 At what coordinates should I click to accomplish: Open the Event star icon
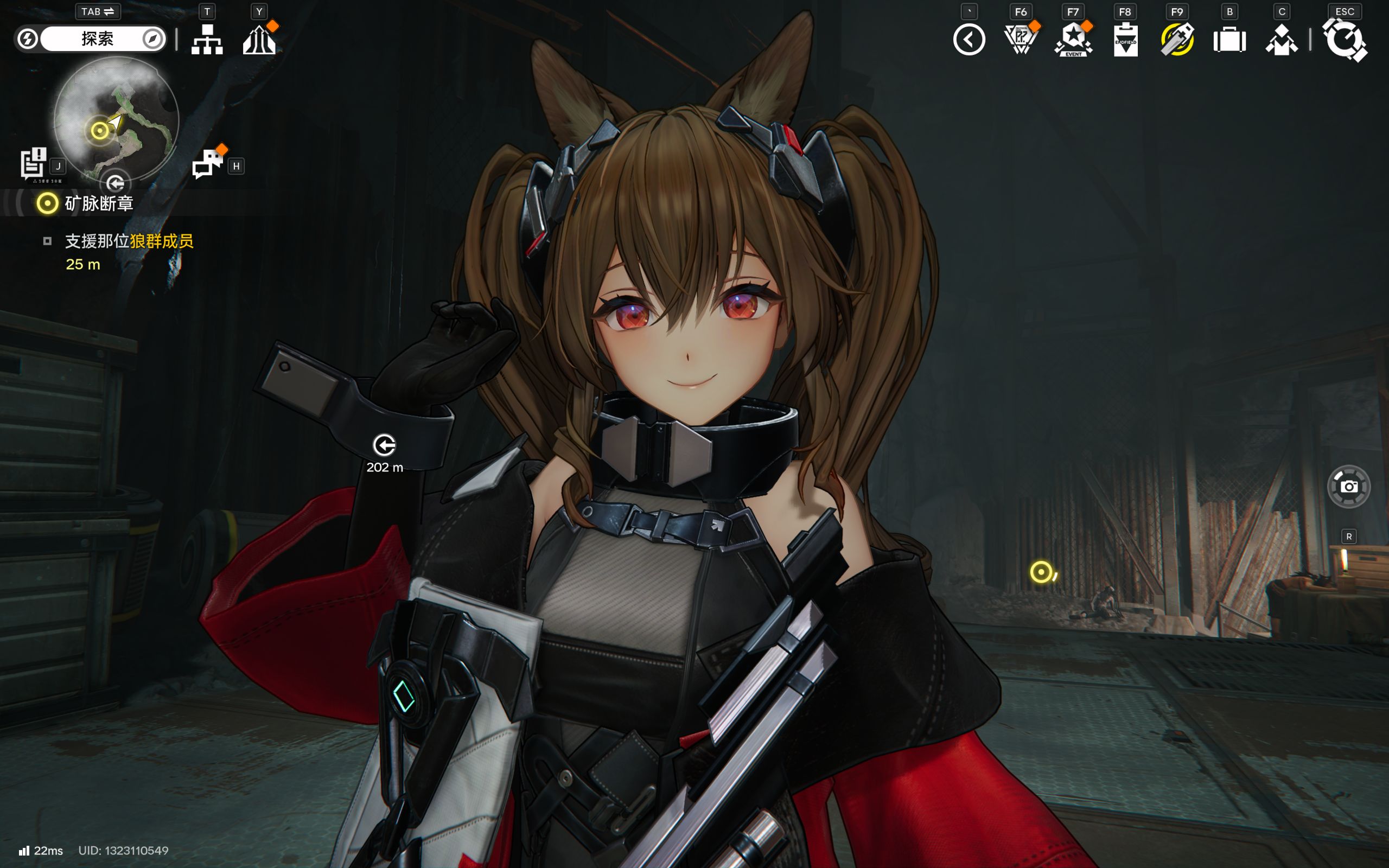(x=1073, y=40)
